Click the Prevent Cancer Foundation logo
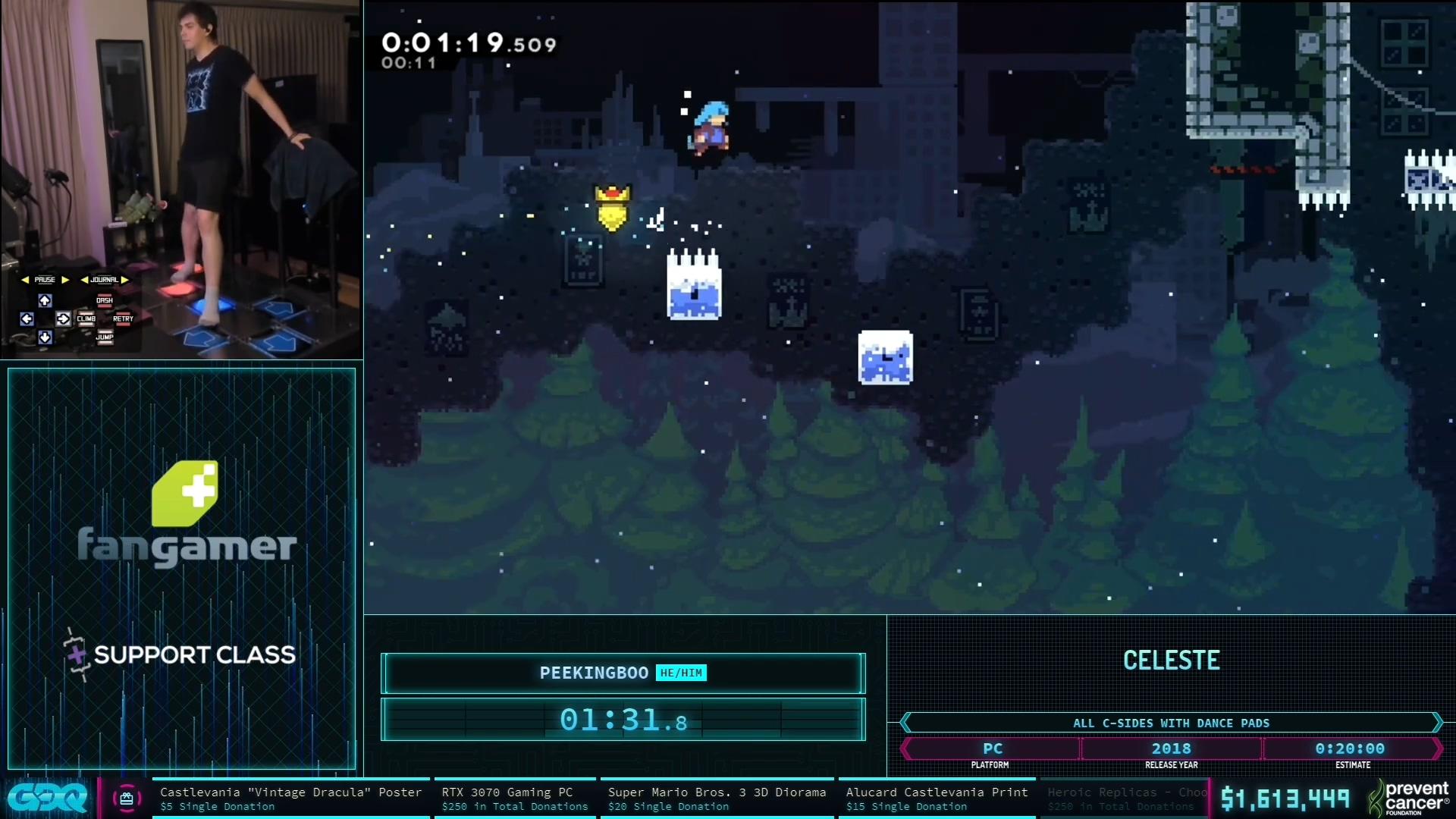This screenshot has height=819, width=1456. [1412, 798]
